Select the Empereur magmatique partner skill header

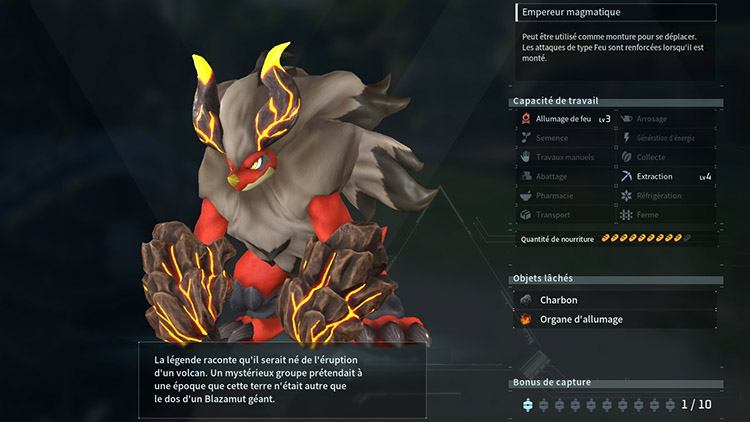[x=616, y=13]
